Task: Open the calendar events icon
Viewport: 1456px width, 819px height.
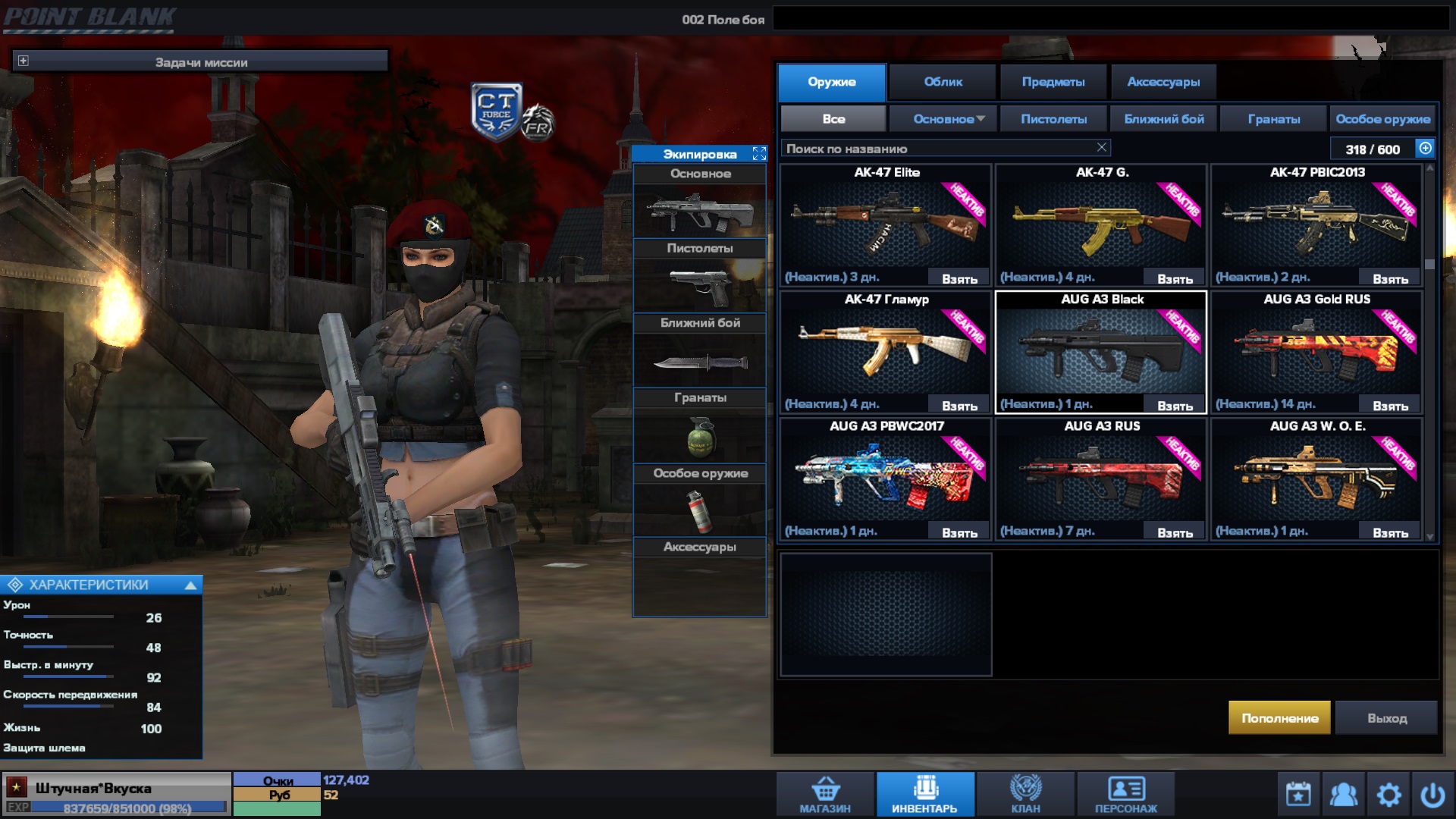Action: coord(1298,793)
